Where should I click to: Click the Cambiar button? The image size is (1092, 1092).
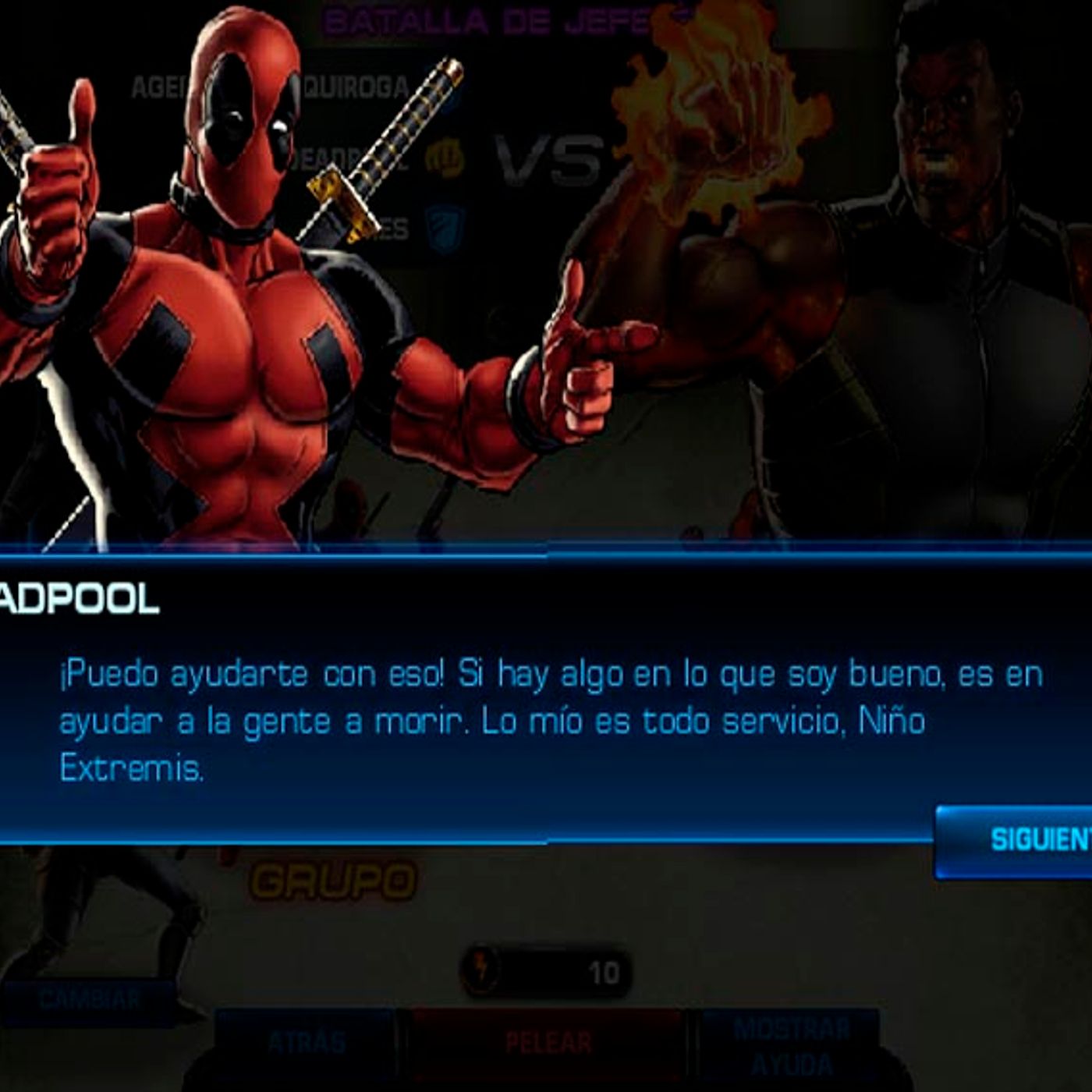89,999
